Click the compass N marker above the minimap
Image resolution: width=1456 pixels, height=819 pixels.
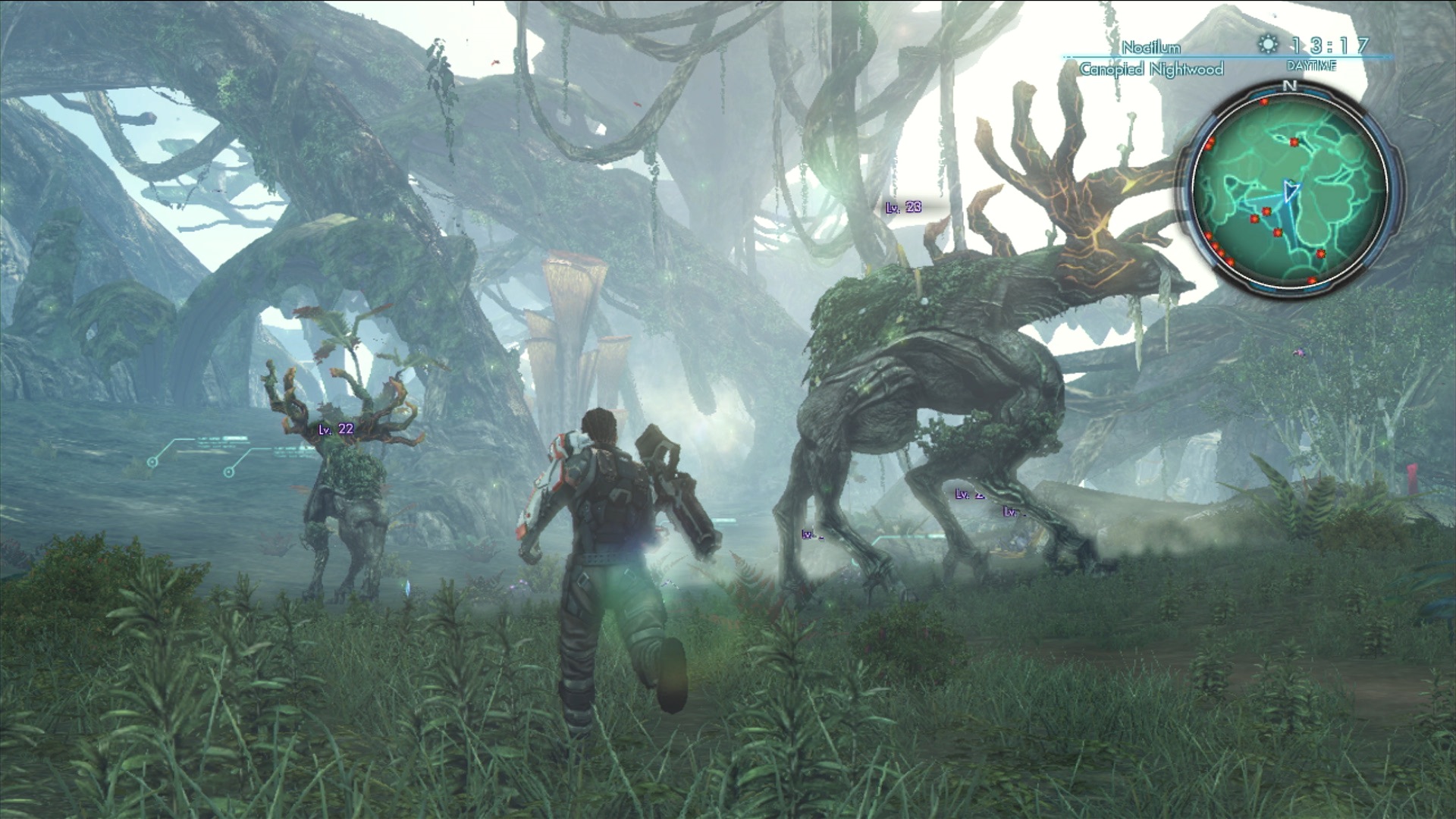pyautogui.click(x=1289, y=86)
